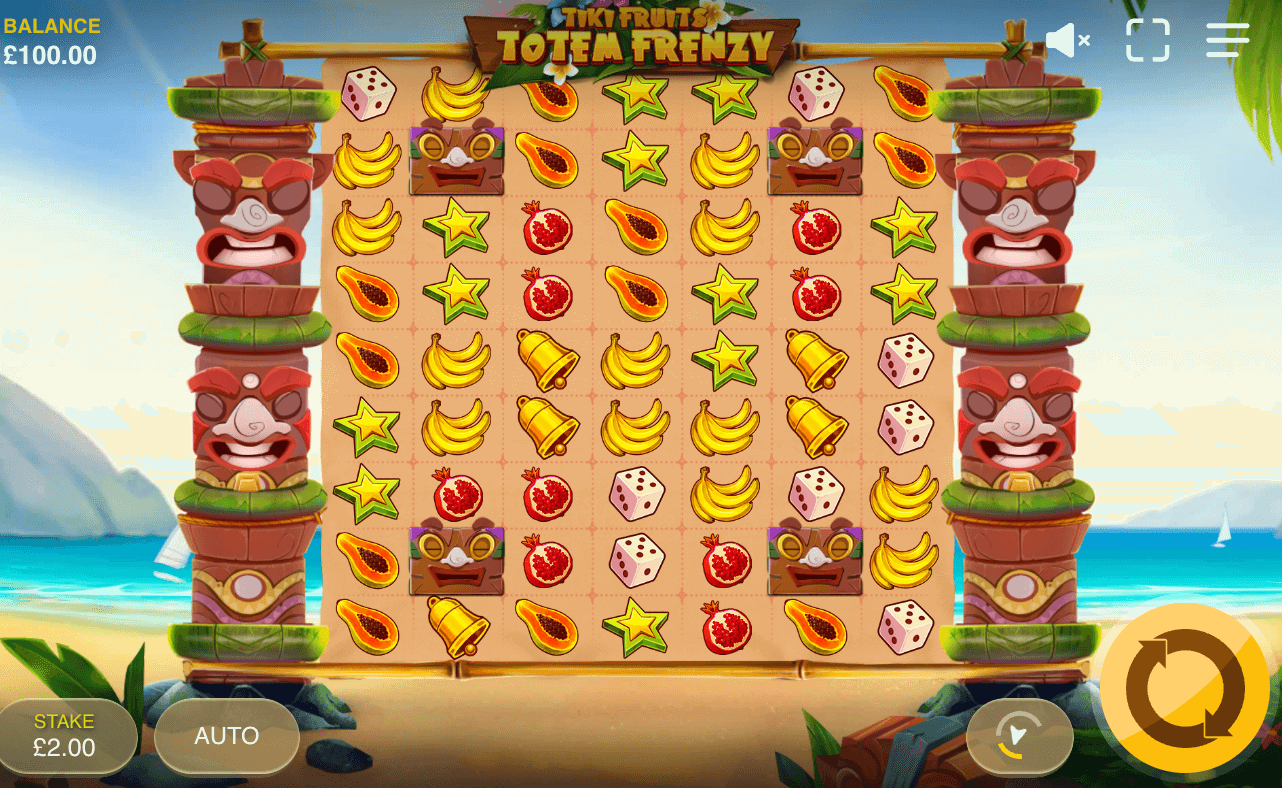Screen dimensions: 1282x788
Task: Open the AUTO spin options
Action: (x=227, y=737)
